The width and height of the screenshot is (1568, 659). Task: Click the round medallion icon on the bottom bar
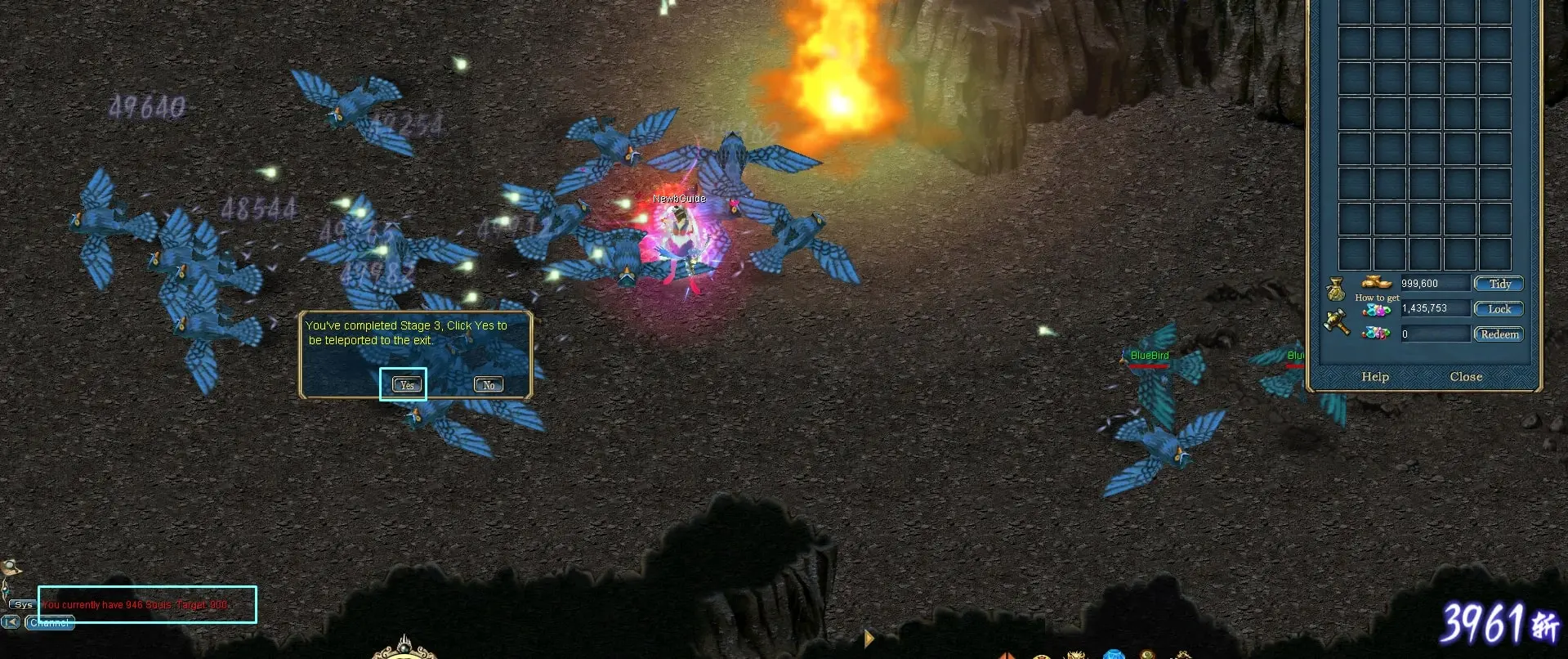pos(1041,657)
